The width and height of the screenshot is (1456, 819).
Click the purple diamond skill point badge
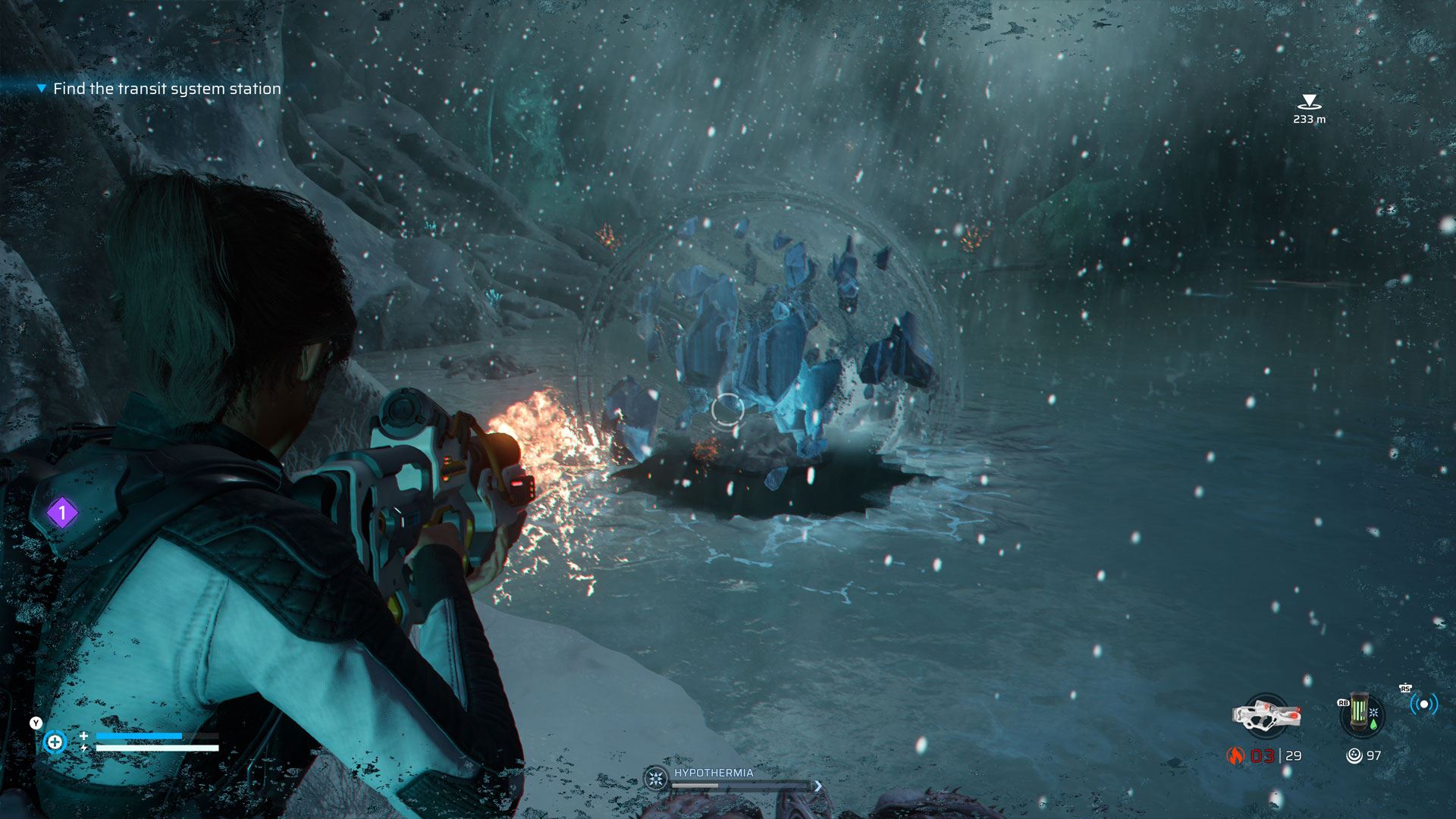62,513
